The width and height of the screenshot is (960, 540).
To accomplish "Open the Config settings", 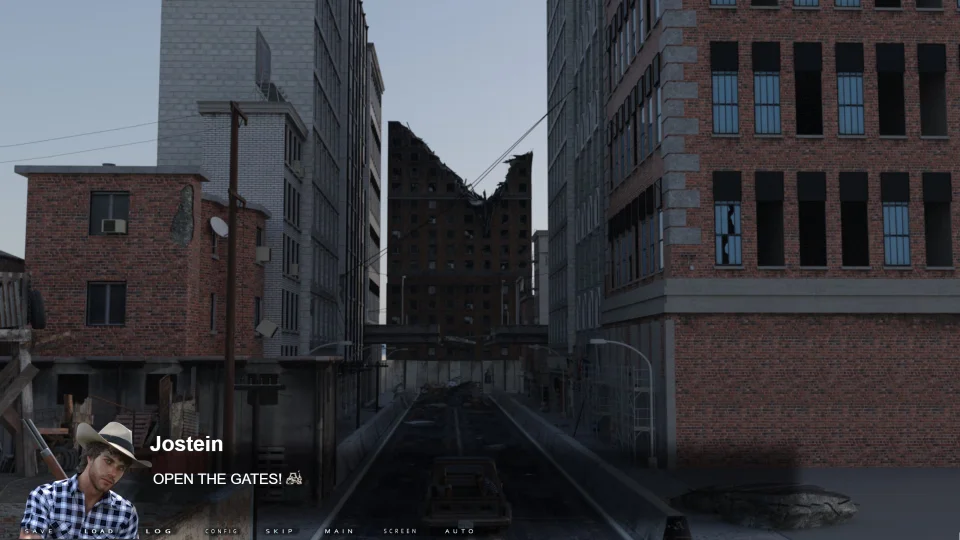I will [x=221, y=531].
